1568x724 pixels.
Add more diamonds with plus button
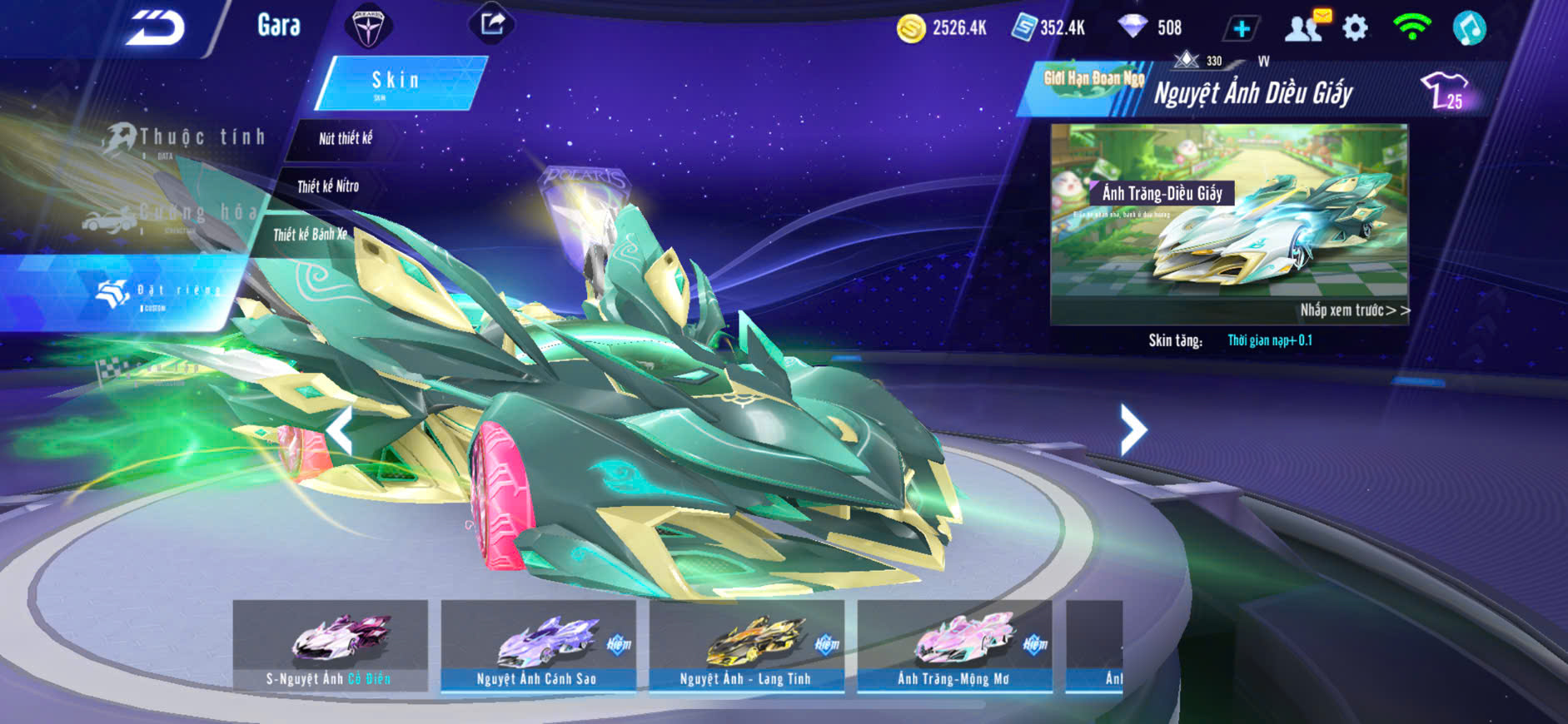click(x=1241, y=29)
